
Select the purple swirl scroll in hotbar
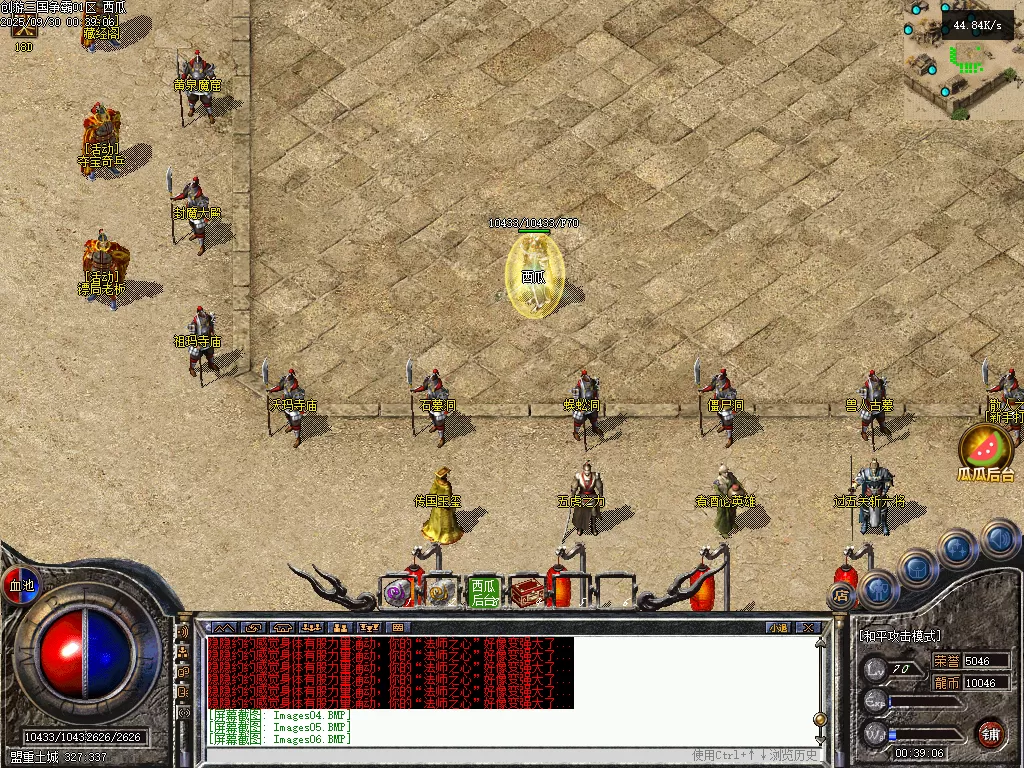click(398, 592)
